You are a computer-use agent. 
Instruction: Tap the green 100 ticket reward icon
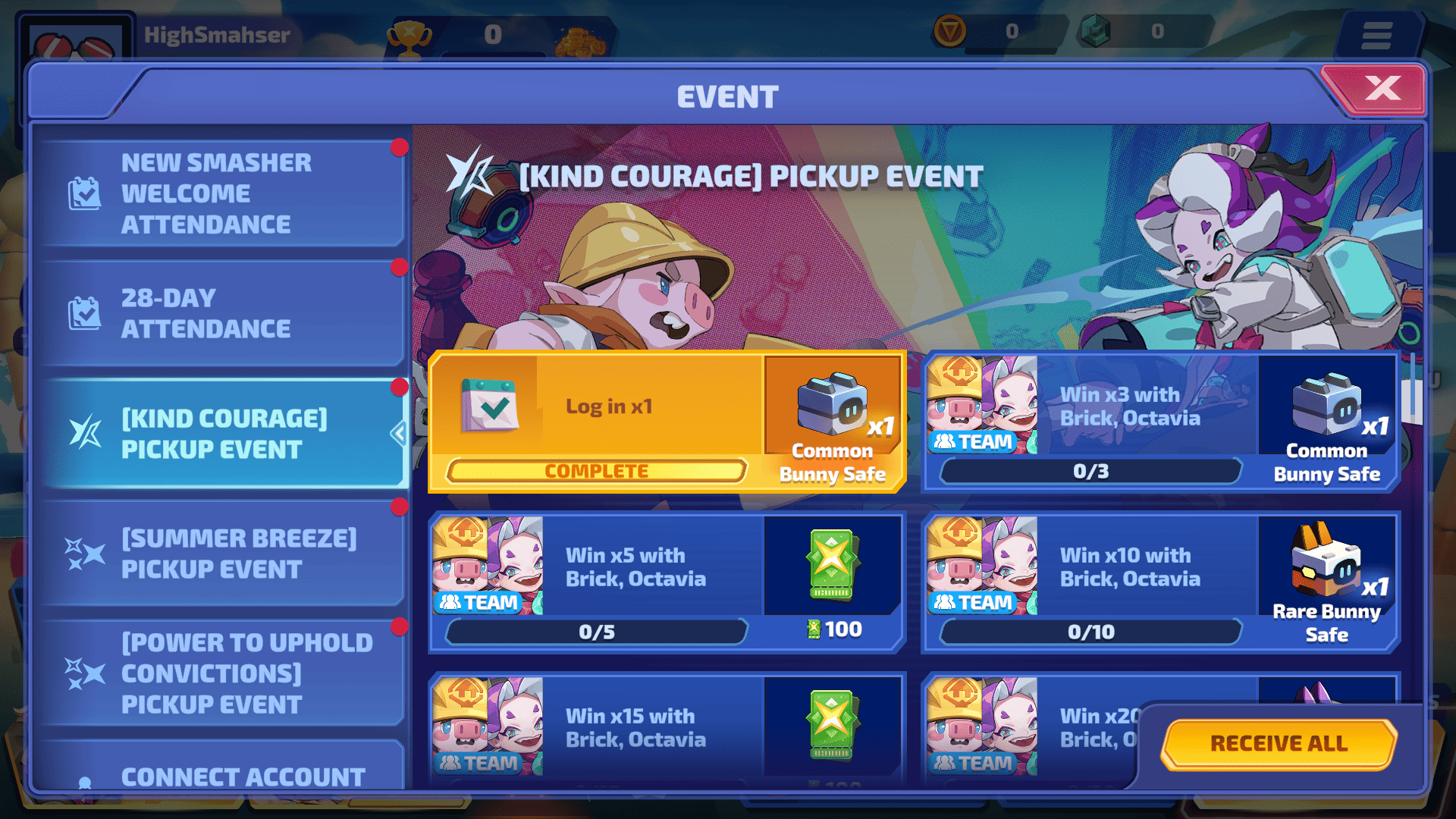pos(832,565)
